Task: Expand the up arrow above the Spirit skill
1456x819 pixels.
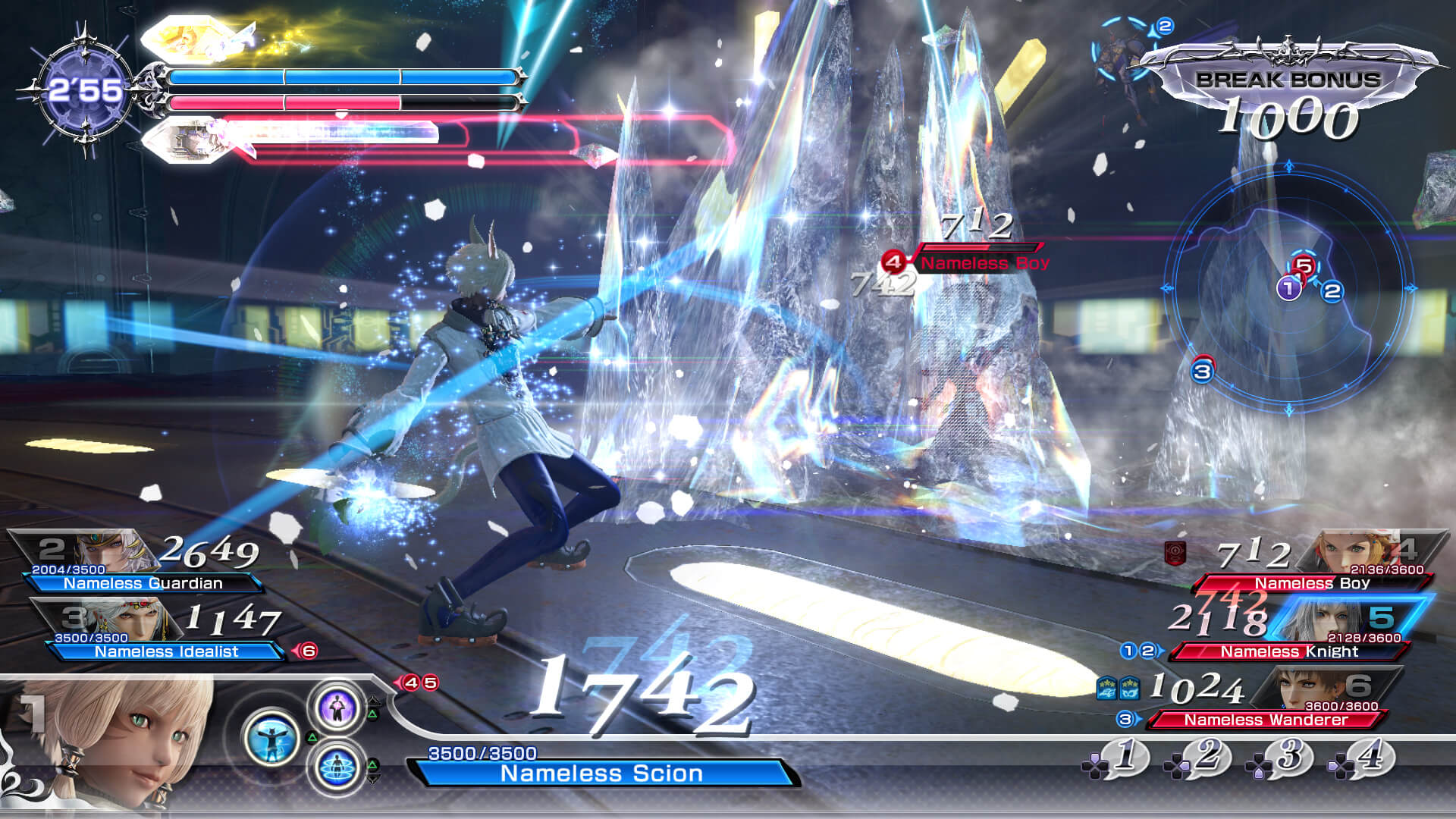Action: pos(373,700)
